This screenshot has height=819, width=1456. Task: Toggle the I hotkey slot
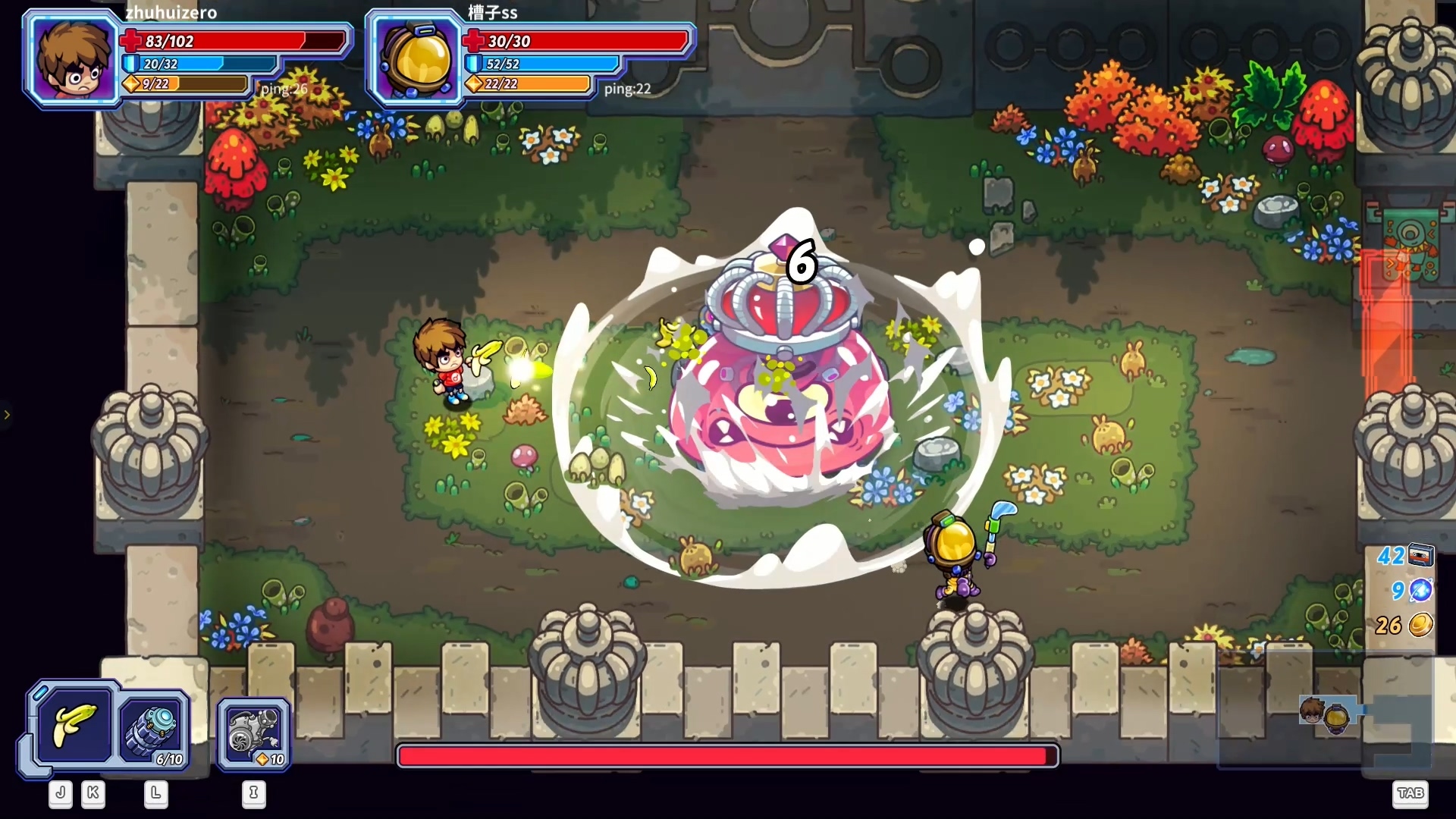coord(254,795)
